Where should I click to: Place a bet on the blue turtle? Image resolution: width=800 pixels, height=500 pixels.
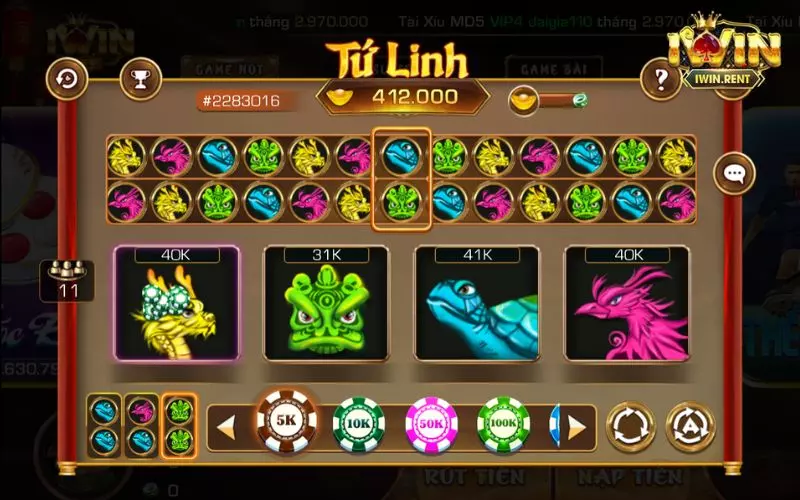[x=477, y=303]
